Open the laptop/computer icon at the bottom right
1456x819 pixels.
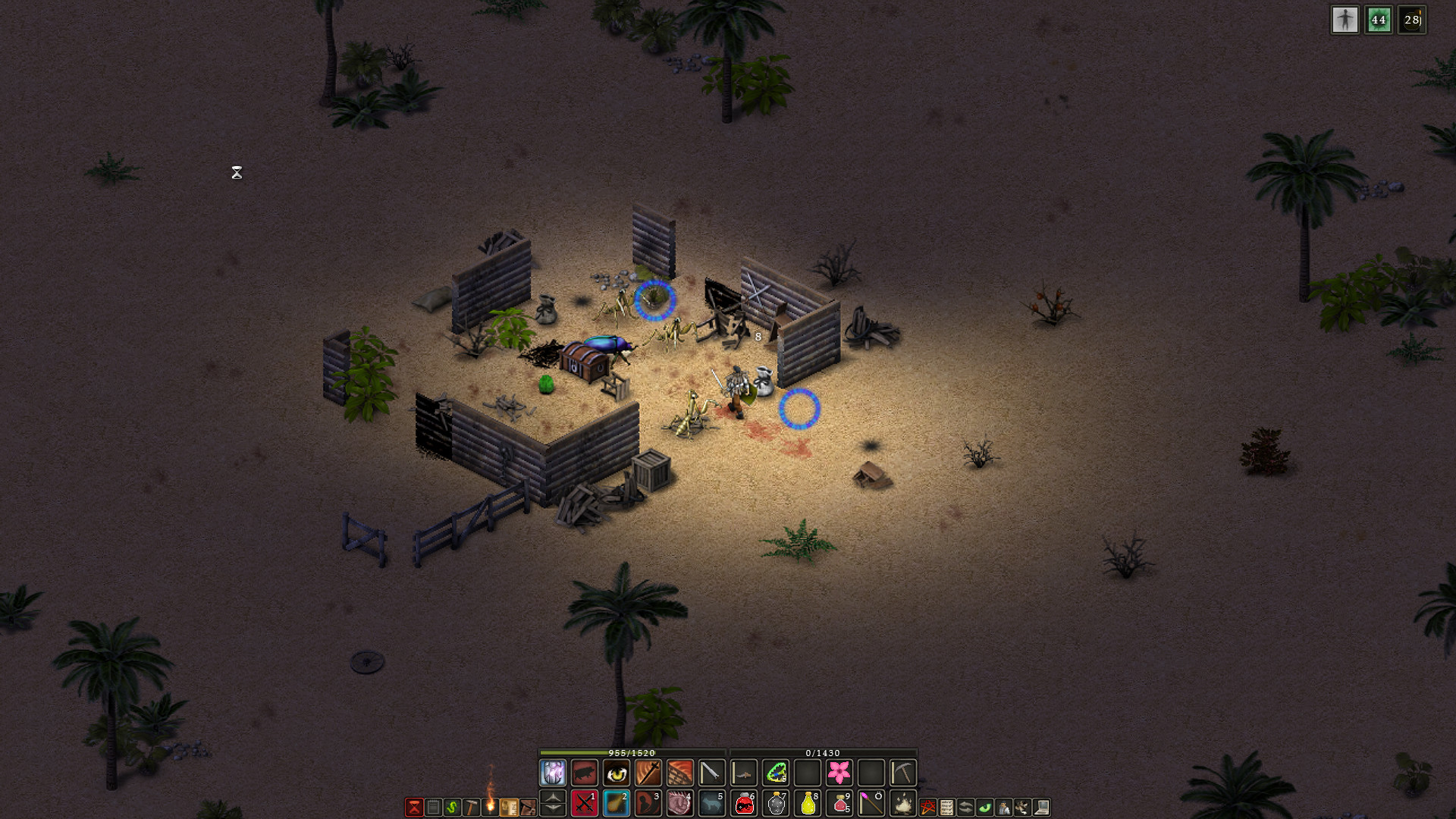pyautogui.click(x=1040, y=807)
